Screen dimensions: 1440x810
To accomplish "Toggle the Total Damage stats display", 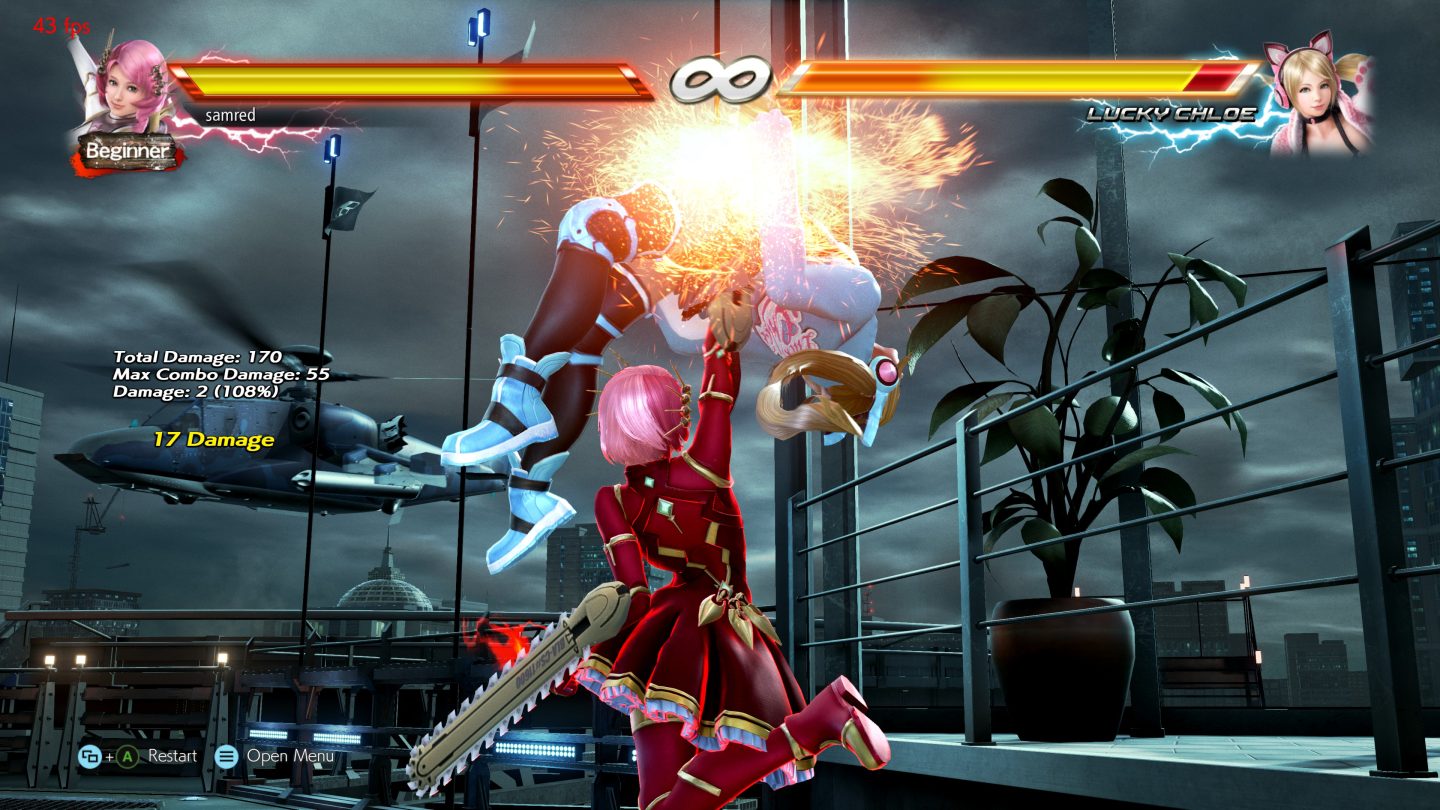I will click(x=200, y=356).
